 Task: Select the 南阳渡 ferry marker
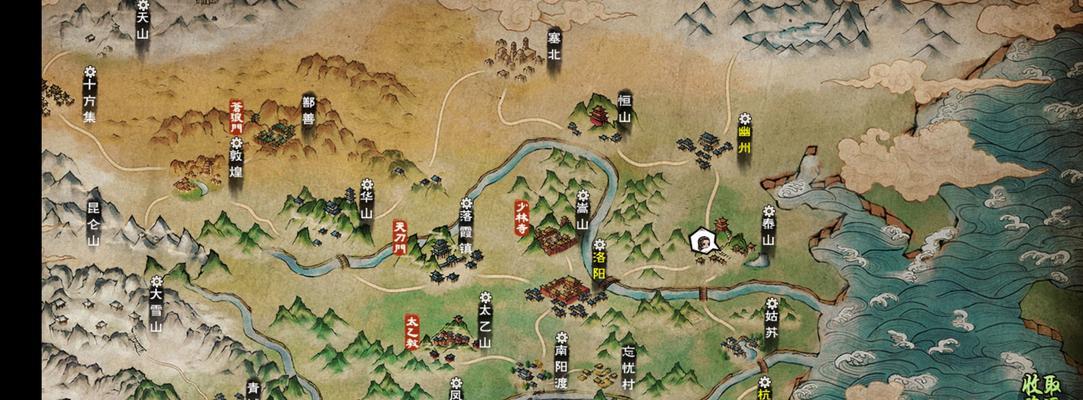(x=561, y=360)
